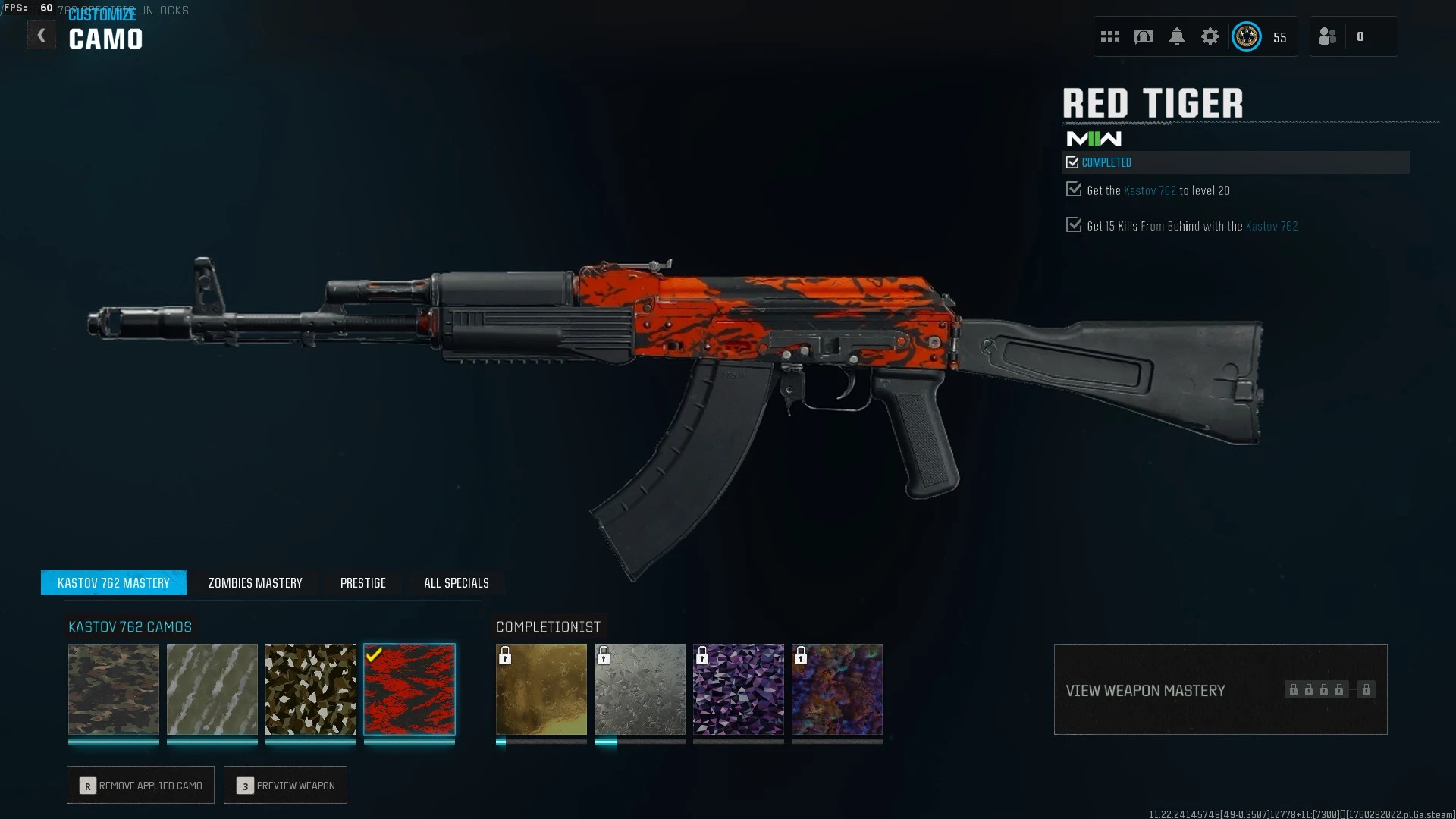
Task: Open the social friends icon
Action: point(1328,36)
